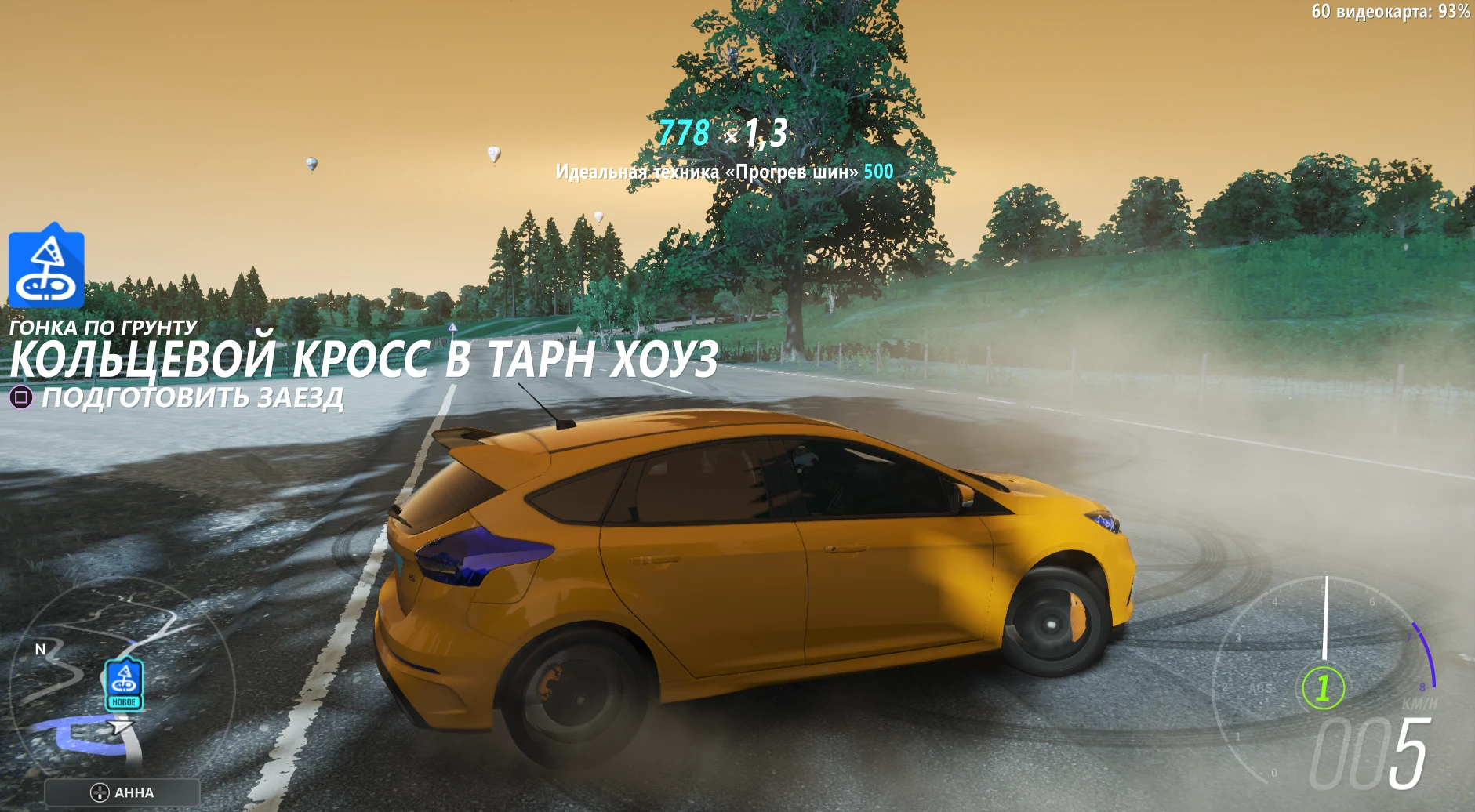The height and width of the screenshot is (812, 1475).
Task: Open the skill chain multiplier ×1,3 display
Action: [758, 132]
